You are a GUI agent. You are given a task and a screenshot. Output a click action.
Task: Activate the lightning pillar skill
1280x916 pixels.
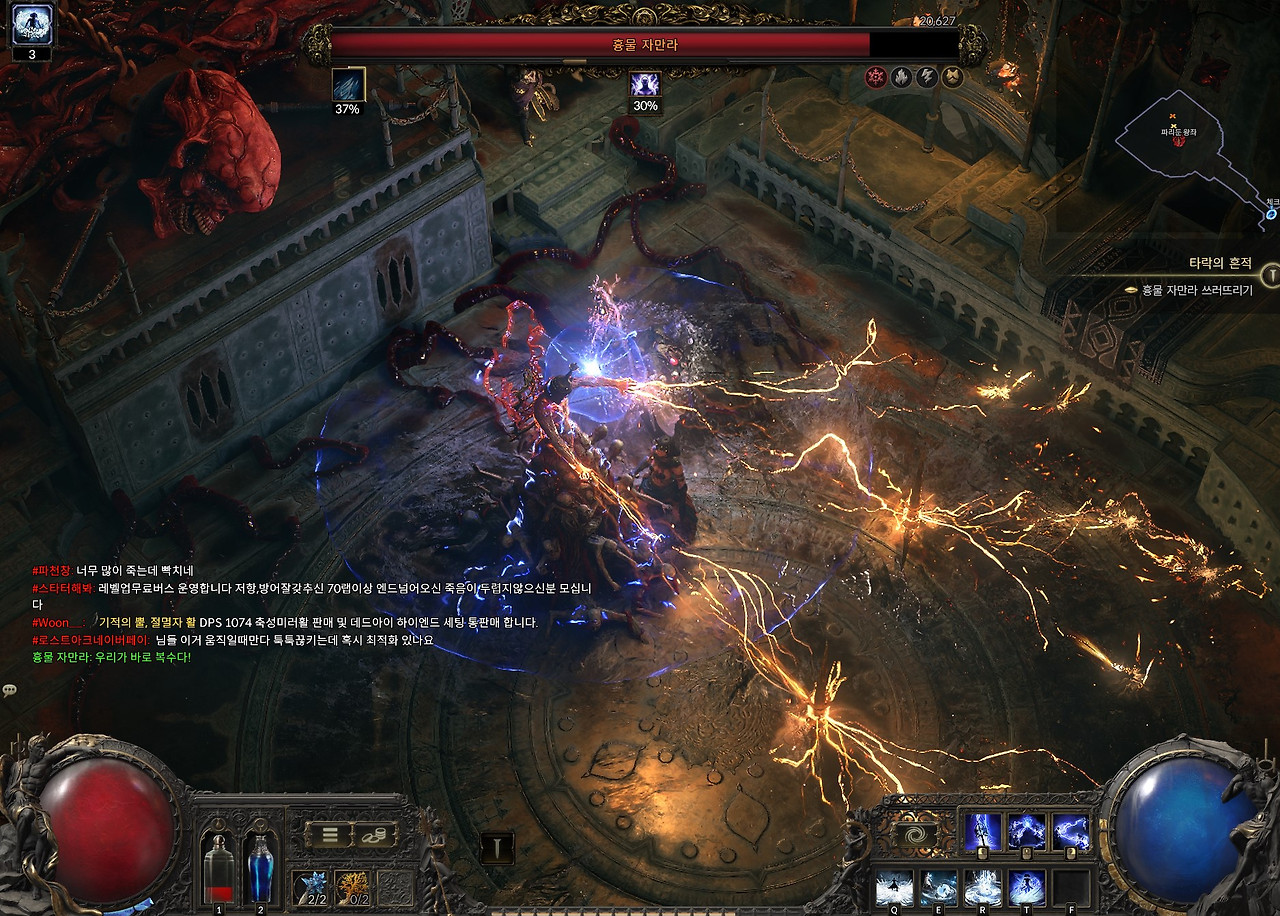pyautogui.click(x=981, y=832)
